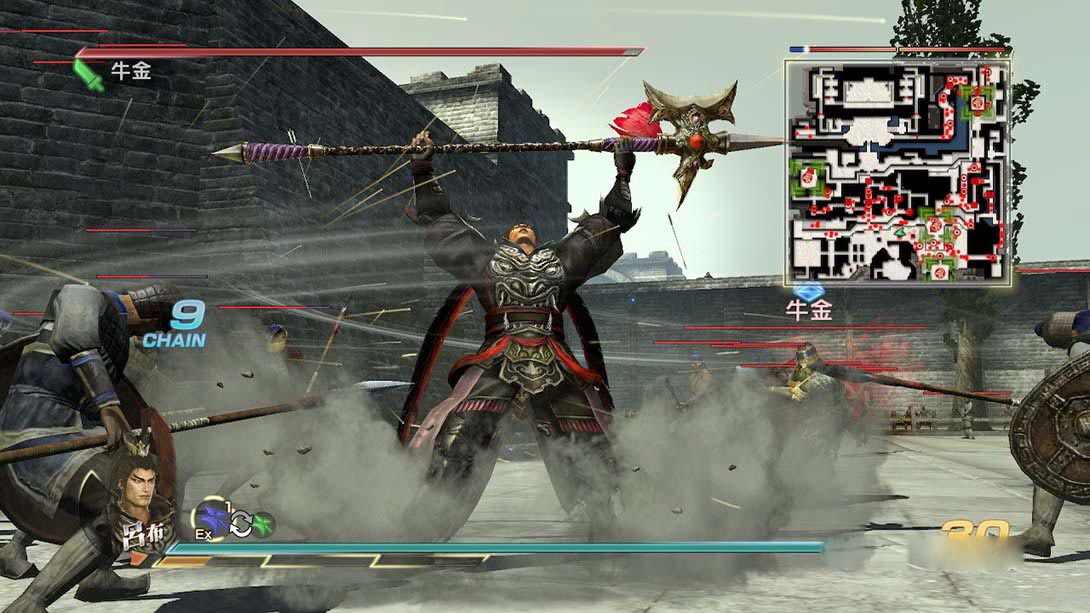Click the green sword icon beside 牛金
Screen dimensions: 1090x613
(x=89, y=75)
